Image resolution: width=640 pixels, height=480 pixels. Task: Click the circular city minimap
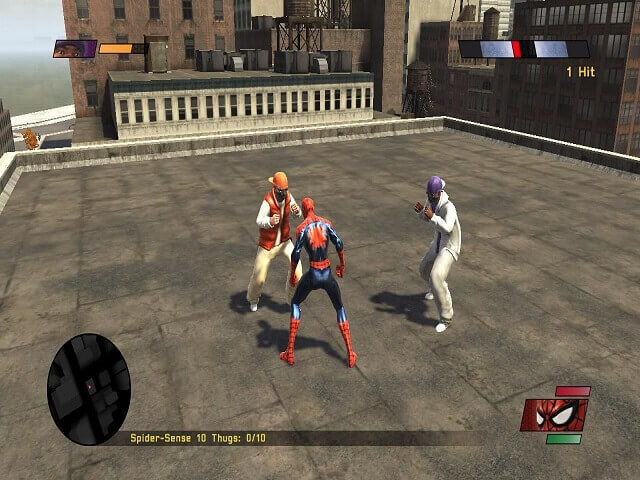[89, 389]
